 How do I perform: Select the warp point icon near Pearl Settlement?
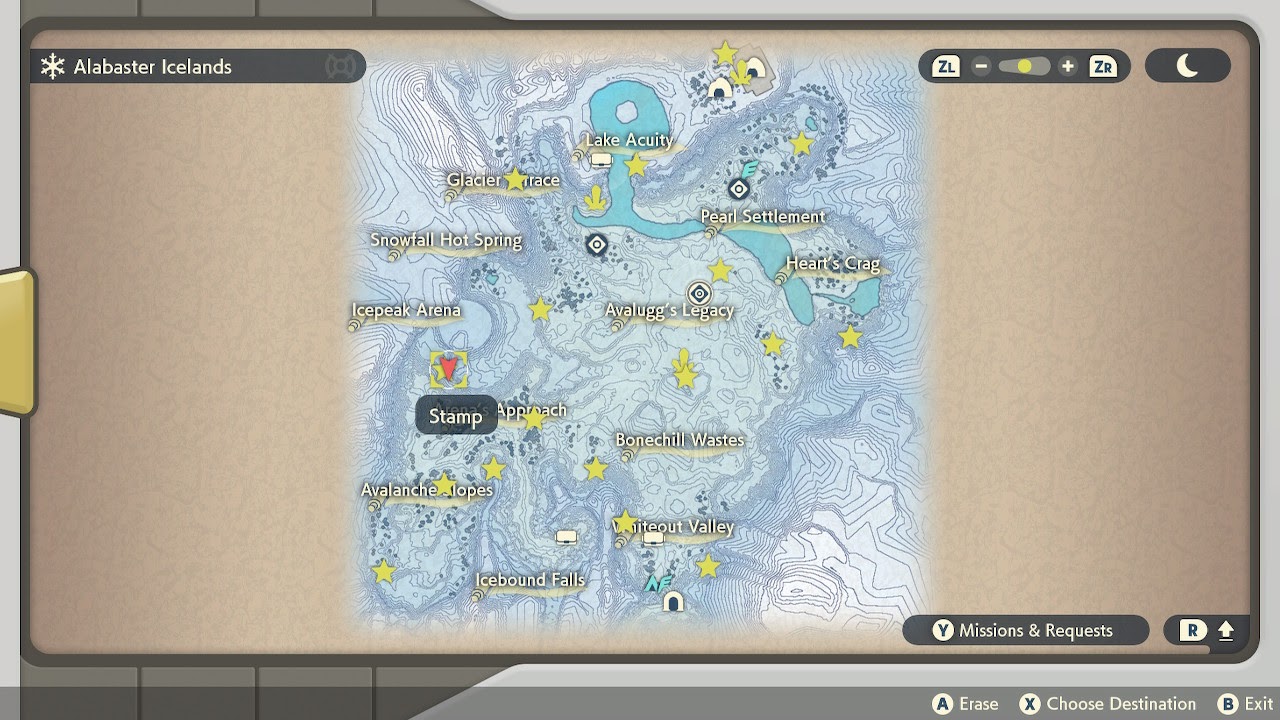[737, 188]
